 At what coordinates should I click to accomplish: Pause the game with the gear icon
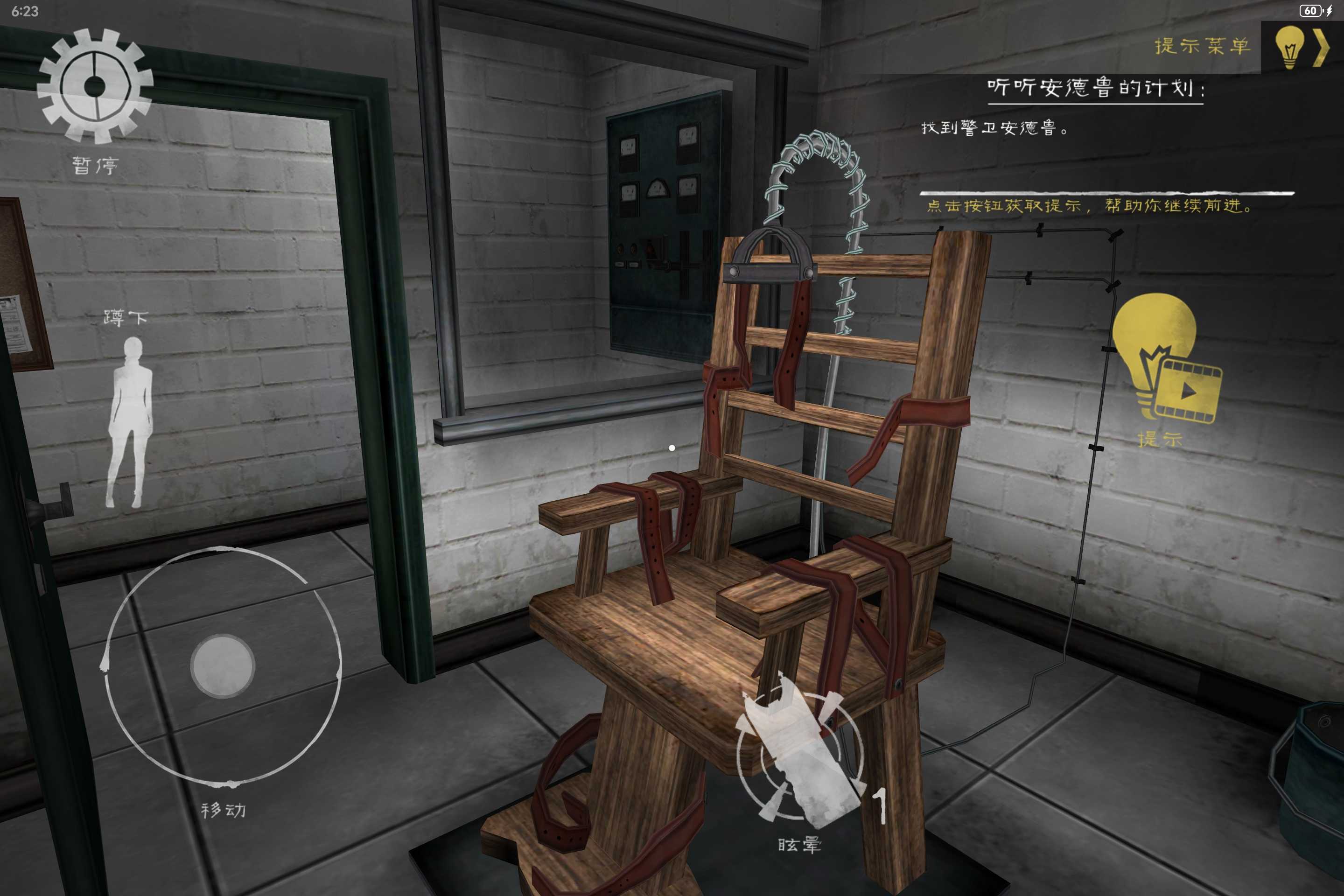pos(95,86)
